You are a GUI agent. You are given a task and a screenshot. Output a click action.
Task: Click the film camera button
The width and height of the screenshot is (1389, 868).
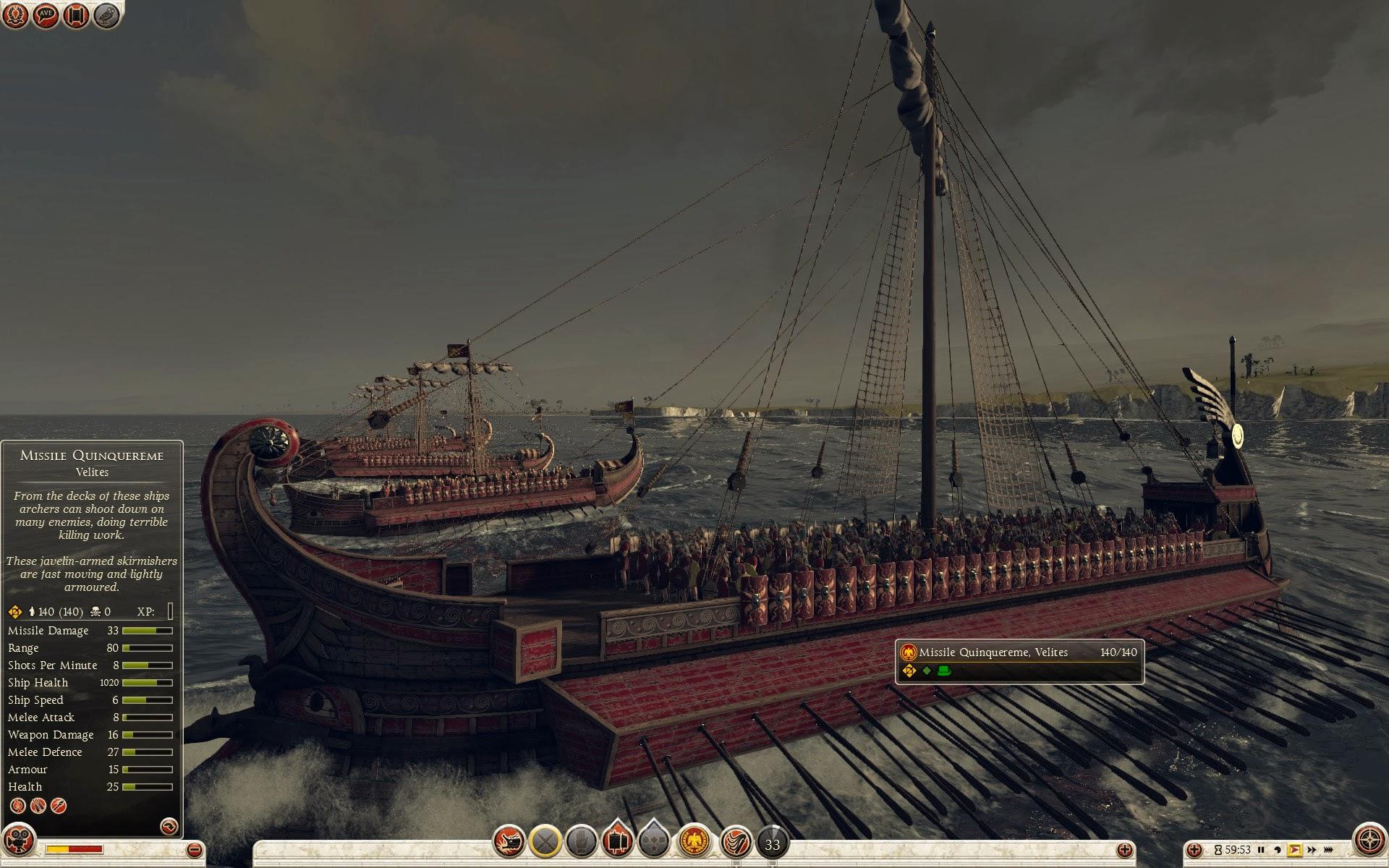(17, 842)
